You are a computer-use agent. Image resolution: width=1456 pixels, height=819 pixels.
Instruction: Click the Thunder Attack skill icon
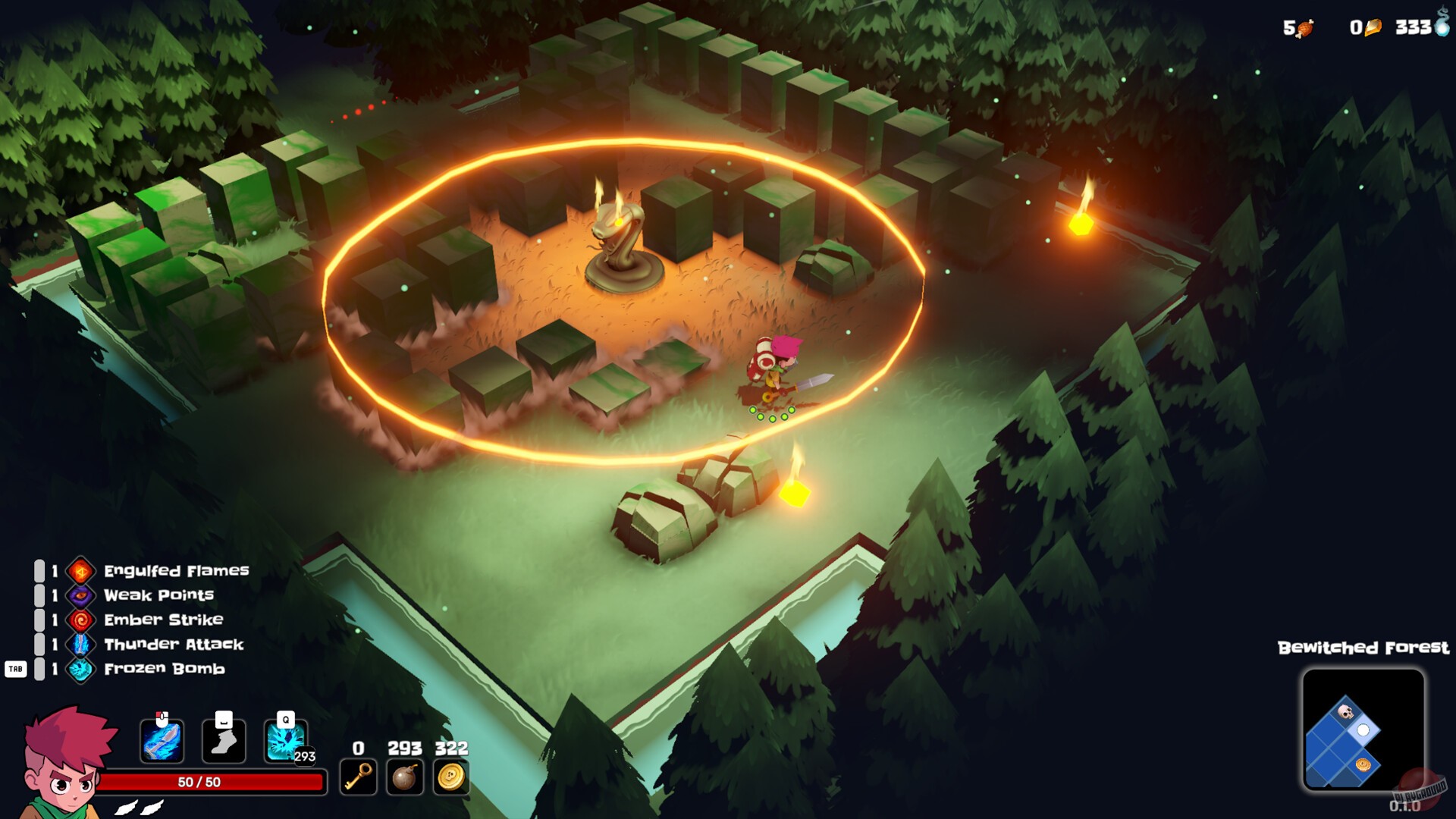tap(82, 645)
